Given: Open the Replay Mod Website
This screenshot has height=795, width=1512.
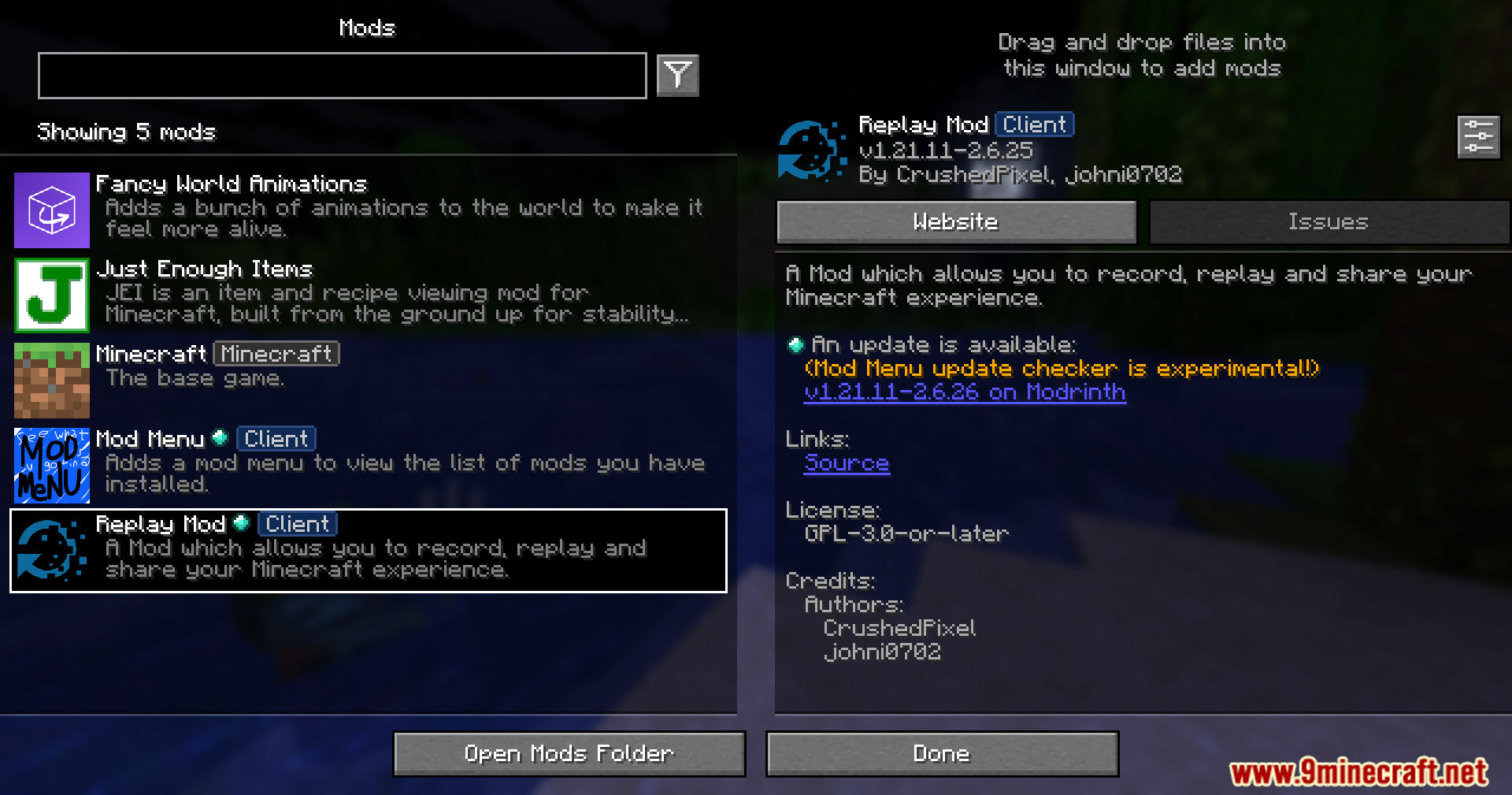Looking at the screenshot, I should pyautogui.click(x=955, y=221).
